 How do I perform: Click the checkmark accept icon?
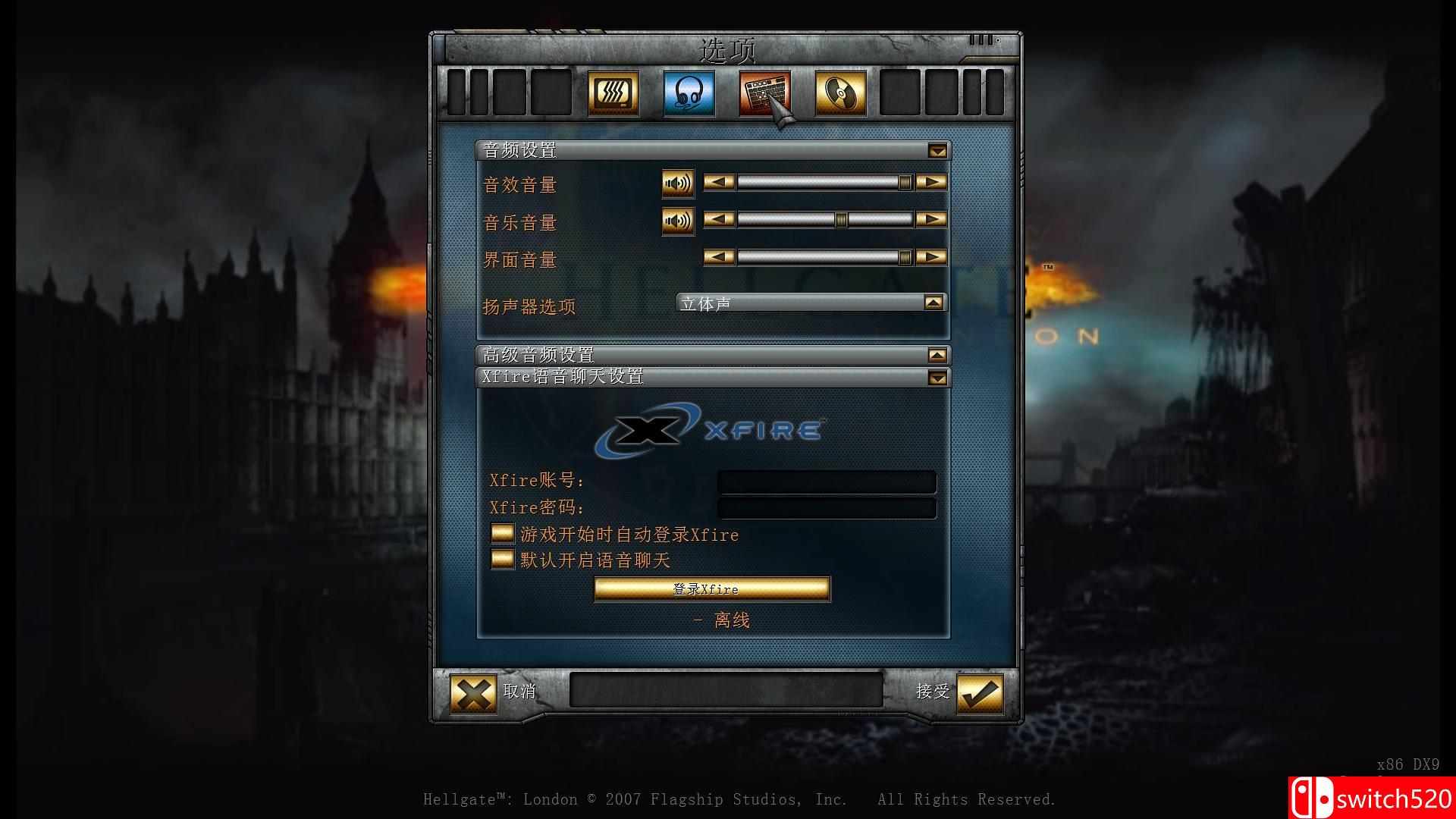coord(978,693)
